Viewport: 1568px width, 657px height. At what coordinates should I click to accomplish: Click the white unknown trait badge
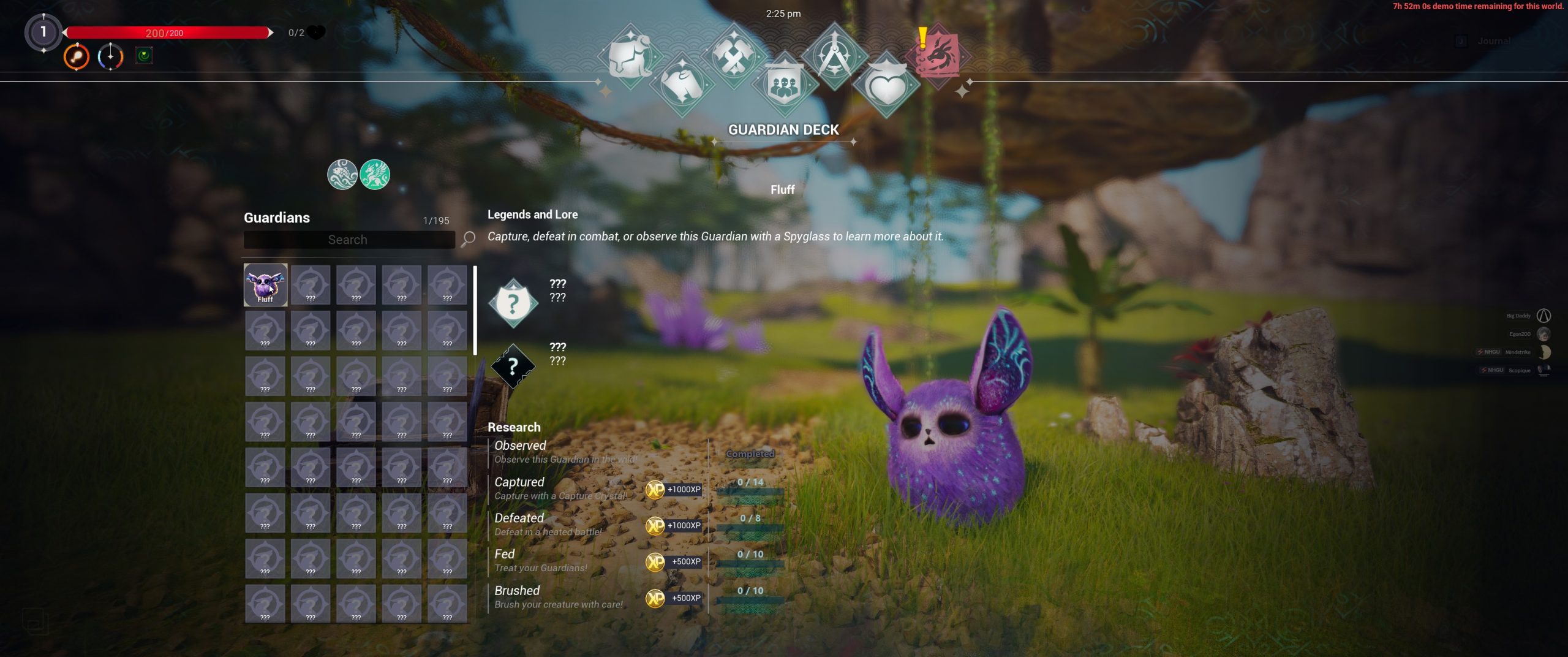point(513,303)
